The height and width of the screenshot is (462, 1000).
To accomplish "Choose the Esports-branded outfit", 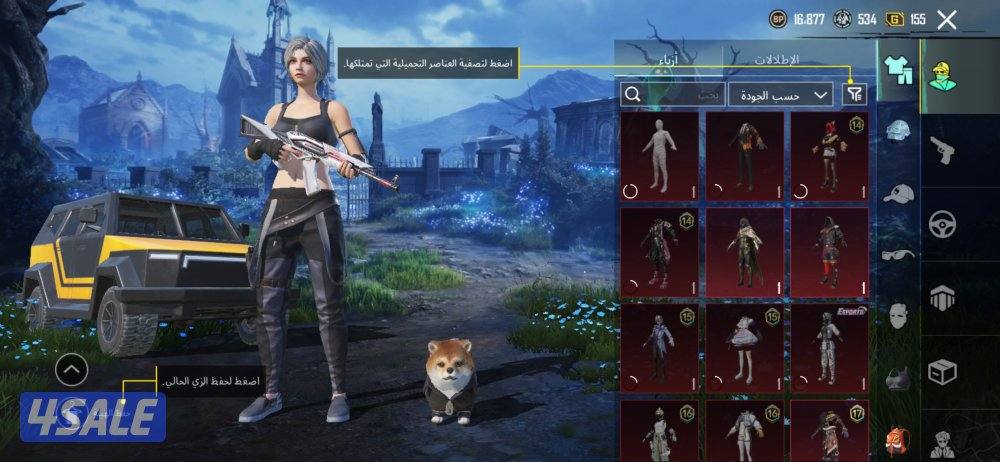I will click(x=830, y=347).
